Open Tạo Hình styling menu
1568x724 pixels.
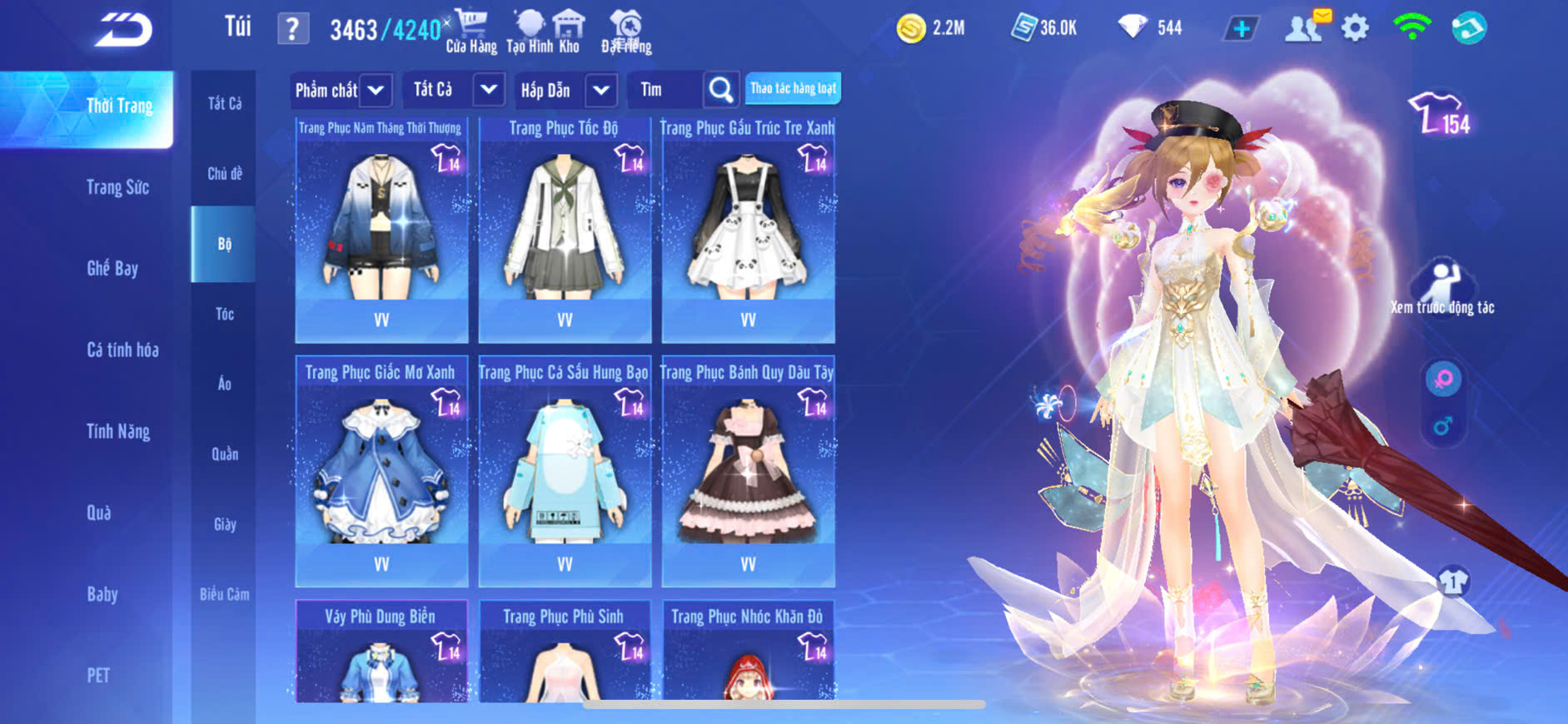(529, 32)
